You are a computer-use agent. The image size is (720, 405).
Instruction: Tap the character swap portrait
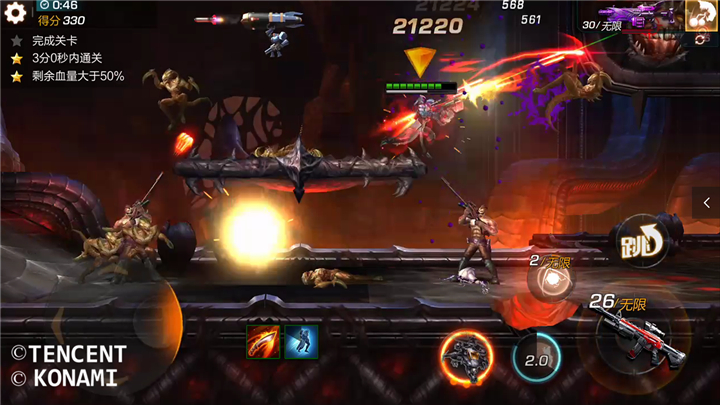699,15
